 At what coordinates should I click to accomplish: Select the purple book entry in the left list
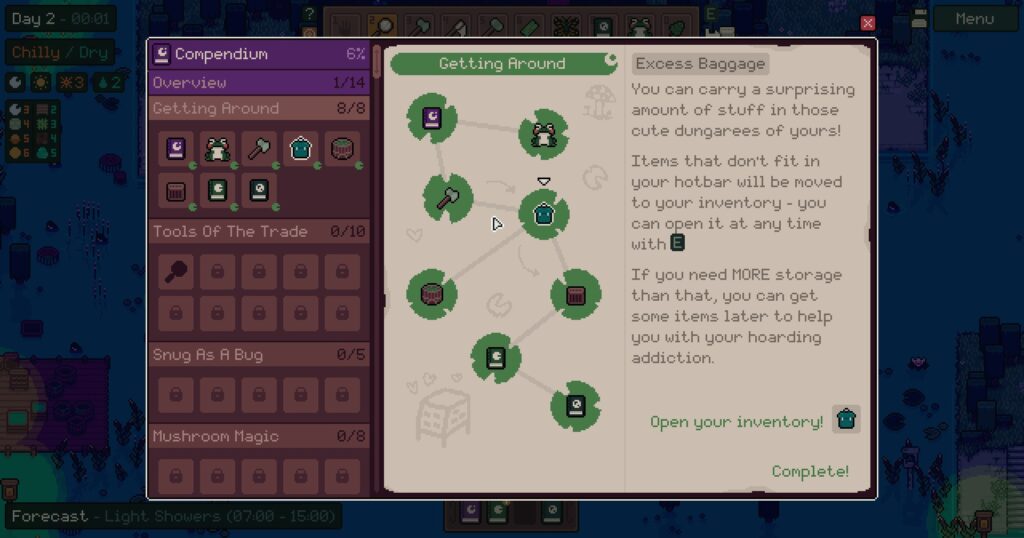(x=176, y=149)
